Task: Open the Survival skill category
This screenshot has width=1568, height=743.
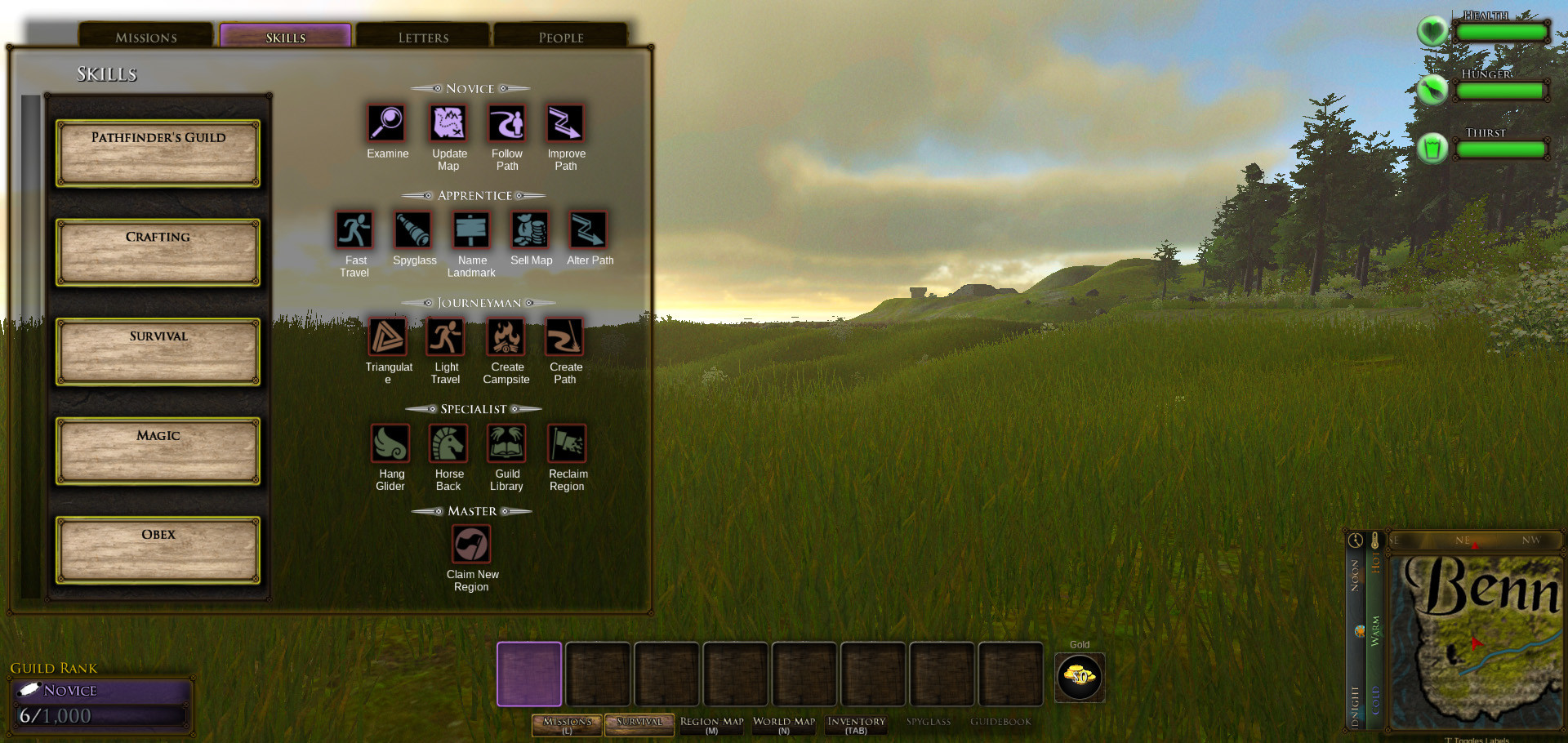Action: pyautogui.click(x=158, y=352)
